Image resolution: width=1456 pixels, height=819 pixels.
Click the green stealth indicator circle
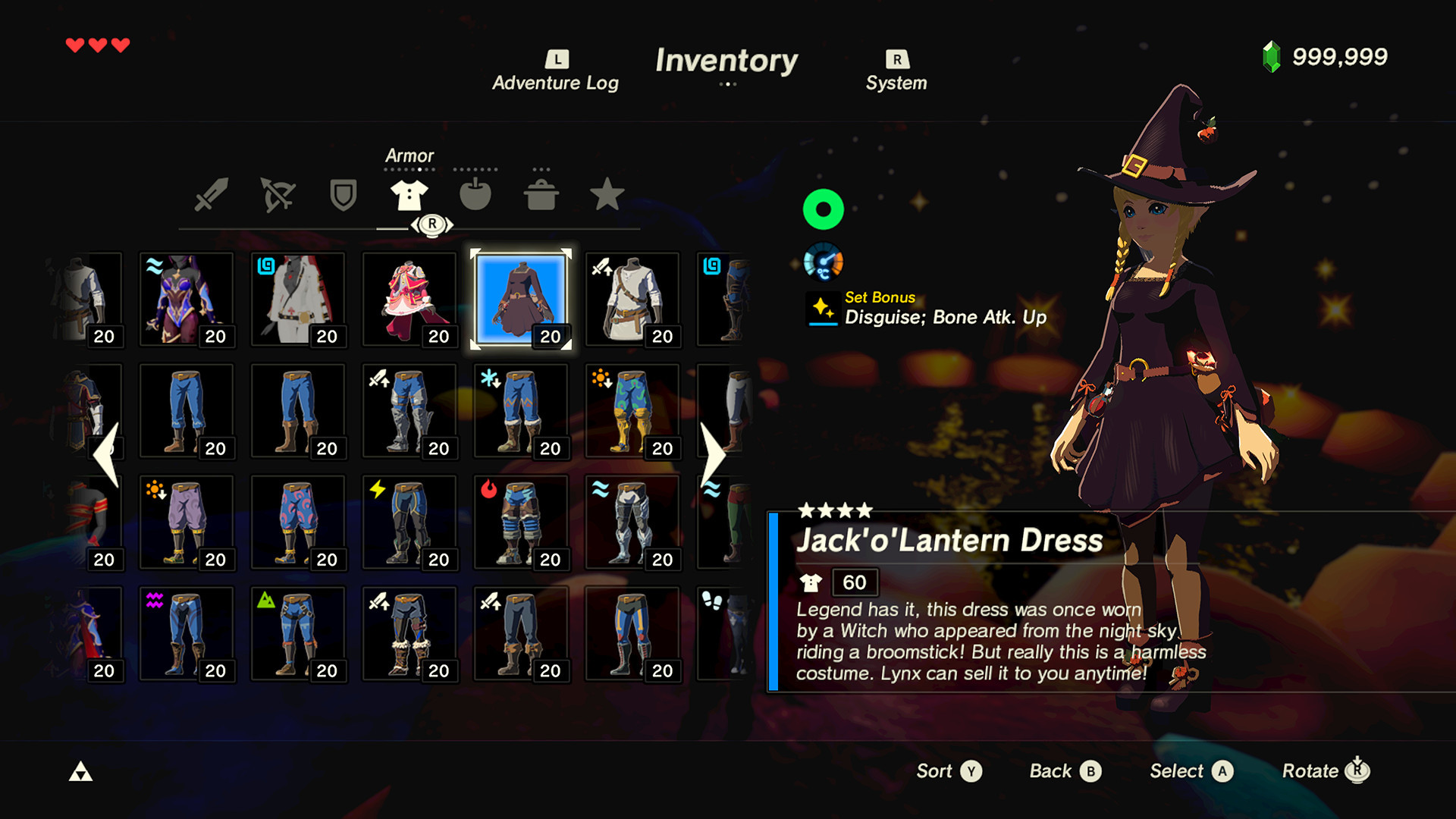coord(824,210)
